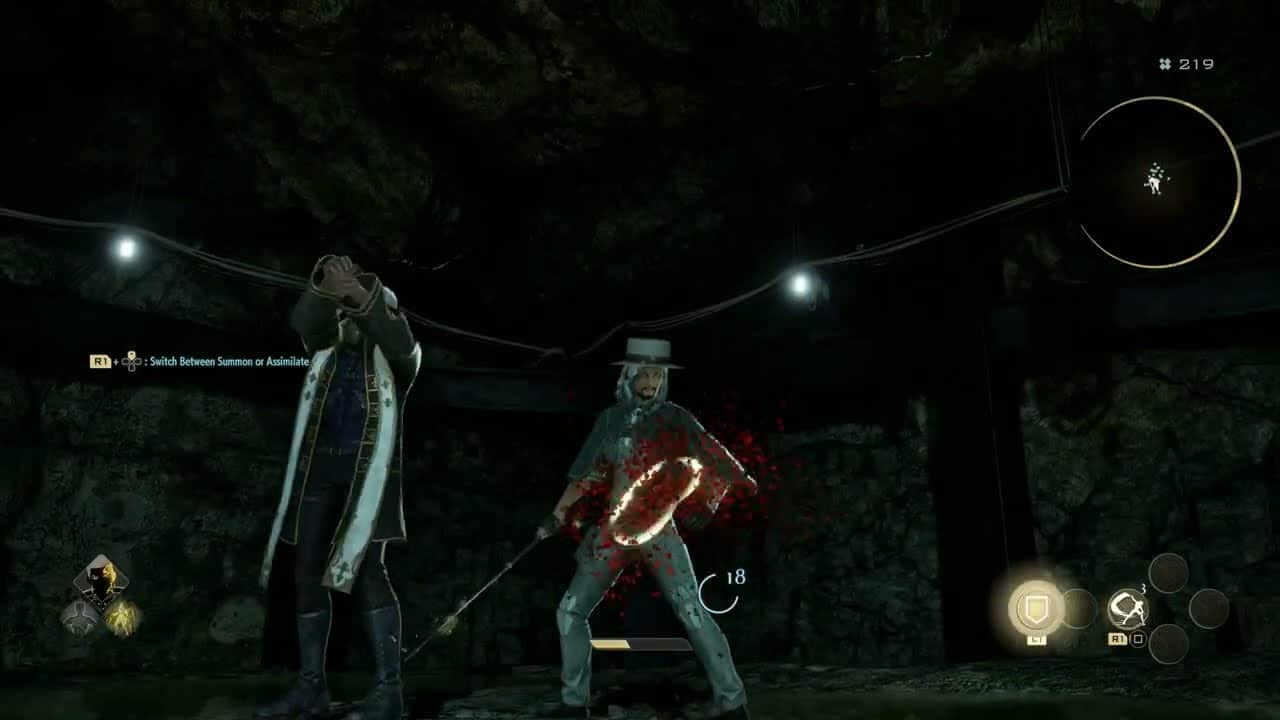Expand the right-side empty skill slot circle

coord(1210,608)
